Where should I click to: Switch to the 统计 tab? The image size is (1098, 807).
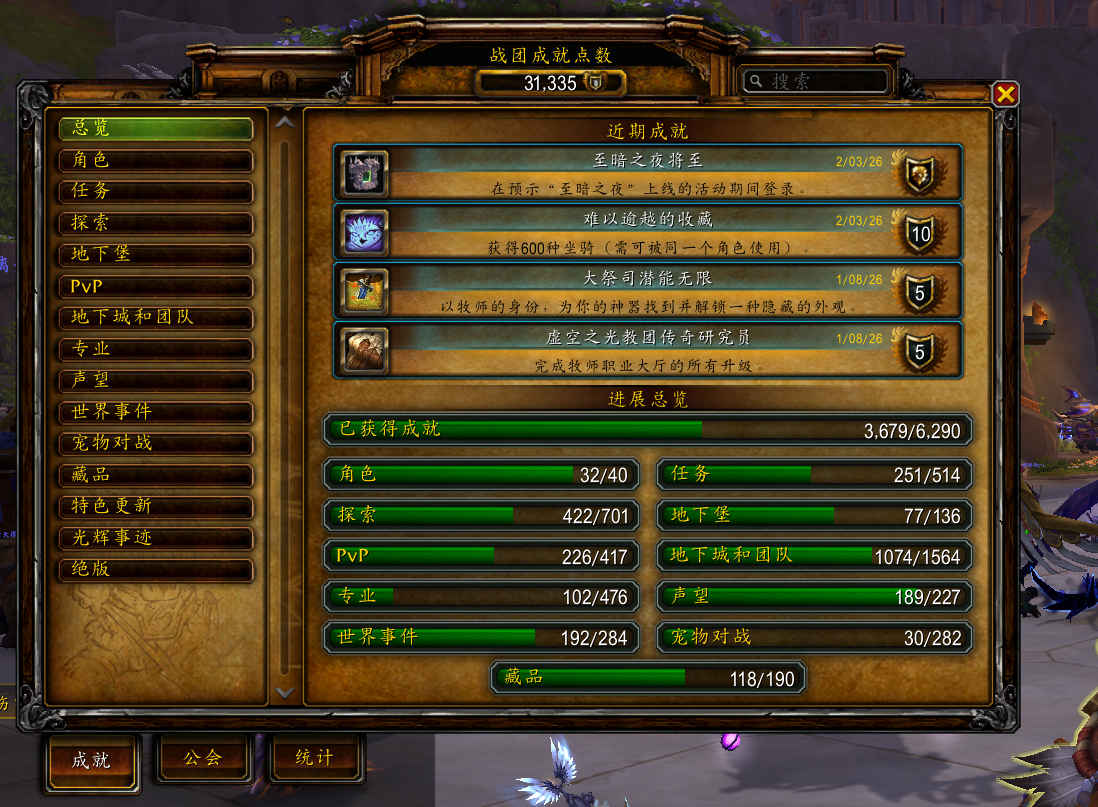314,758
